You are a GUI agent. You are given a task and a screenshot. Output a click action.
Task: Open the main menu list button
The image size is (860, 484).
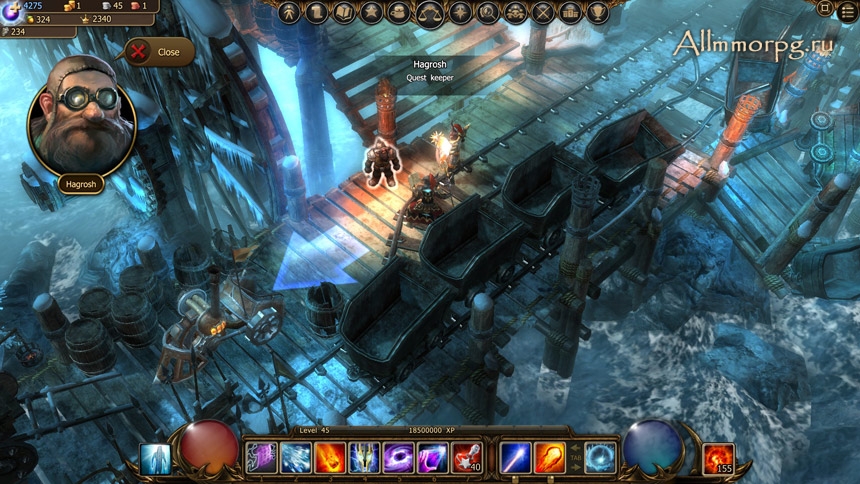coord(848,8)
